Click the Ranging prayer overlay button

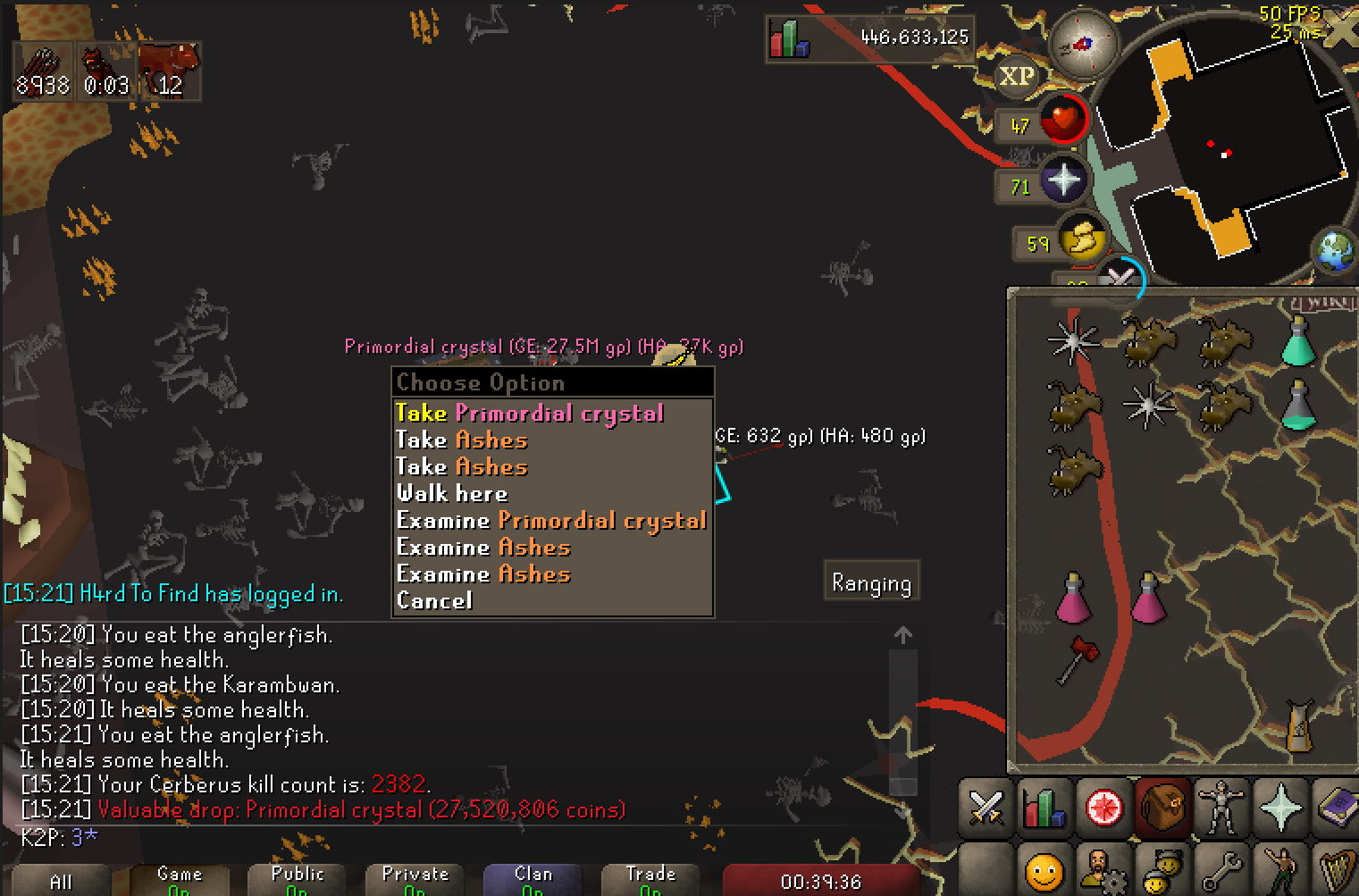pos(871,581)
